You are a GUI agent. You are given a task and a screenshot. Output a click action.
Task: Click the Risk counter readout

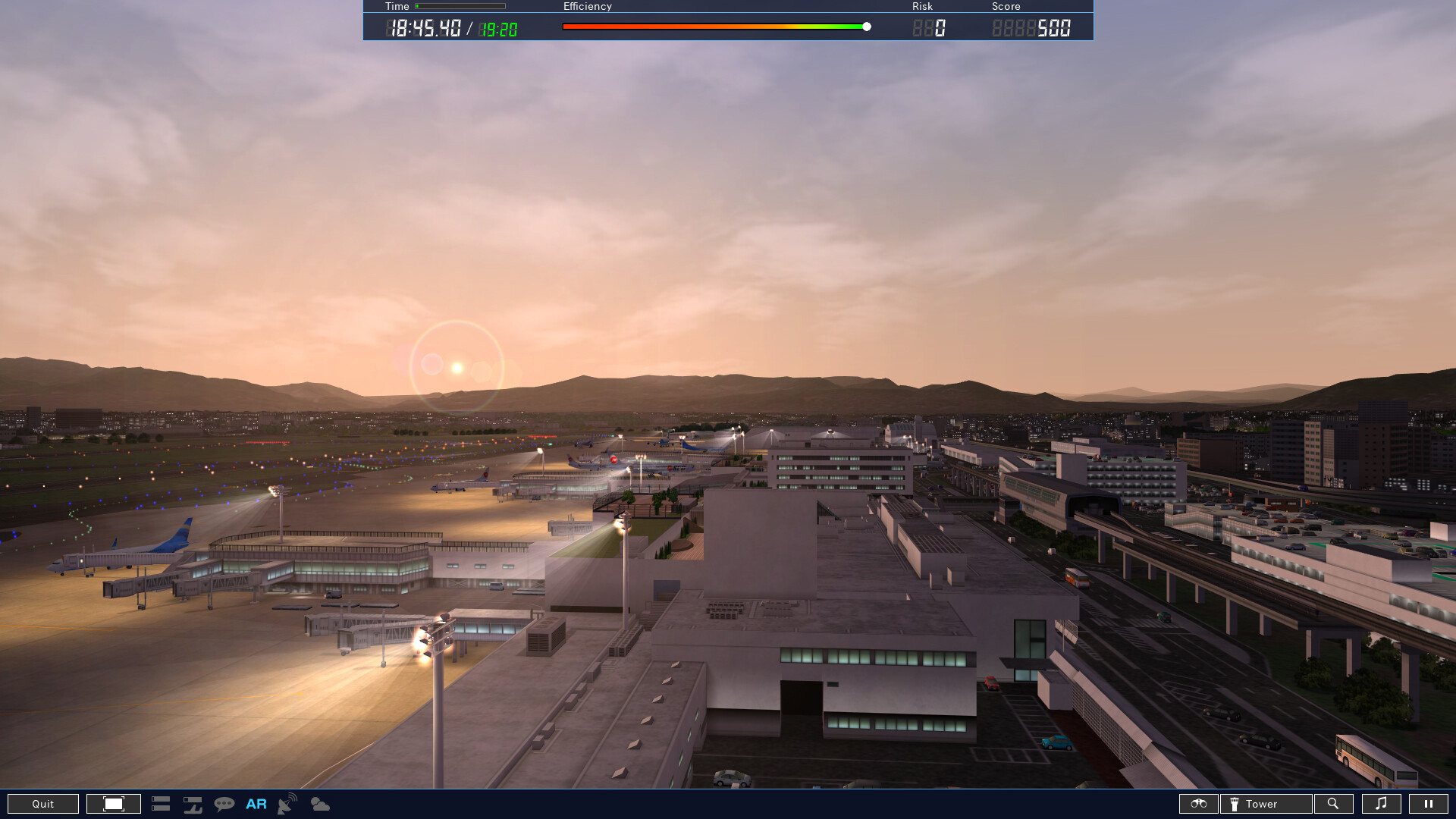[x=933, y=27]
